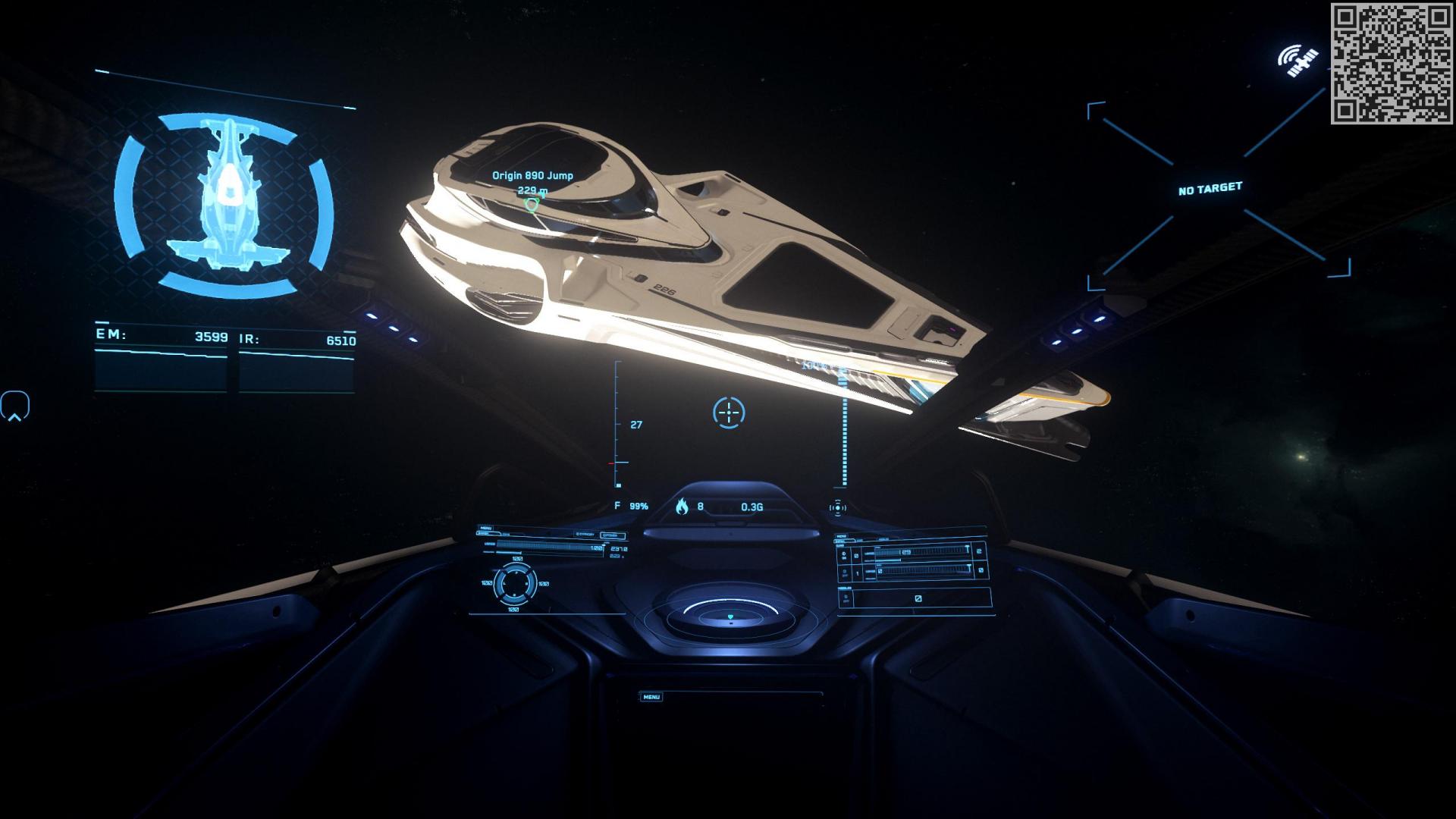Select the flame thruster-heat icon on the dashboard

pos(682,507)
